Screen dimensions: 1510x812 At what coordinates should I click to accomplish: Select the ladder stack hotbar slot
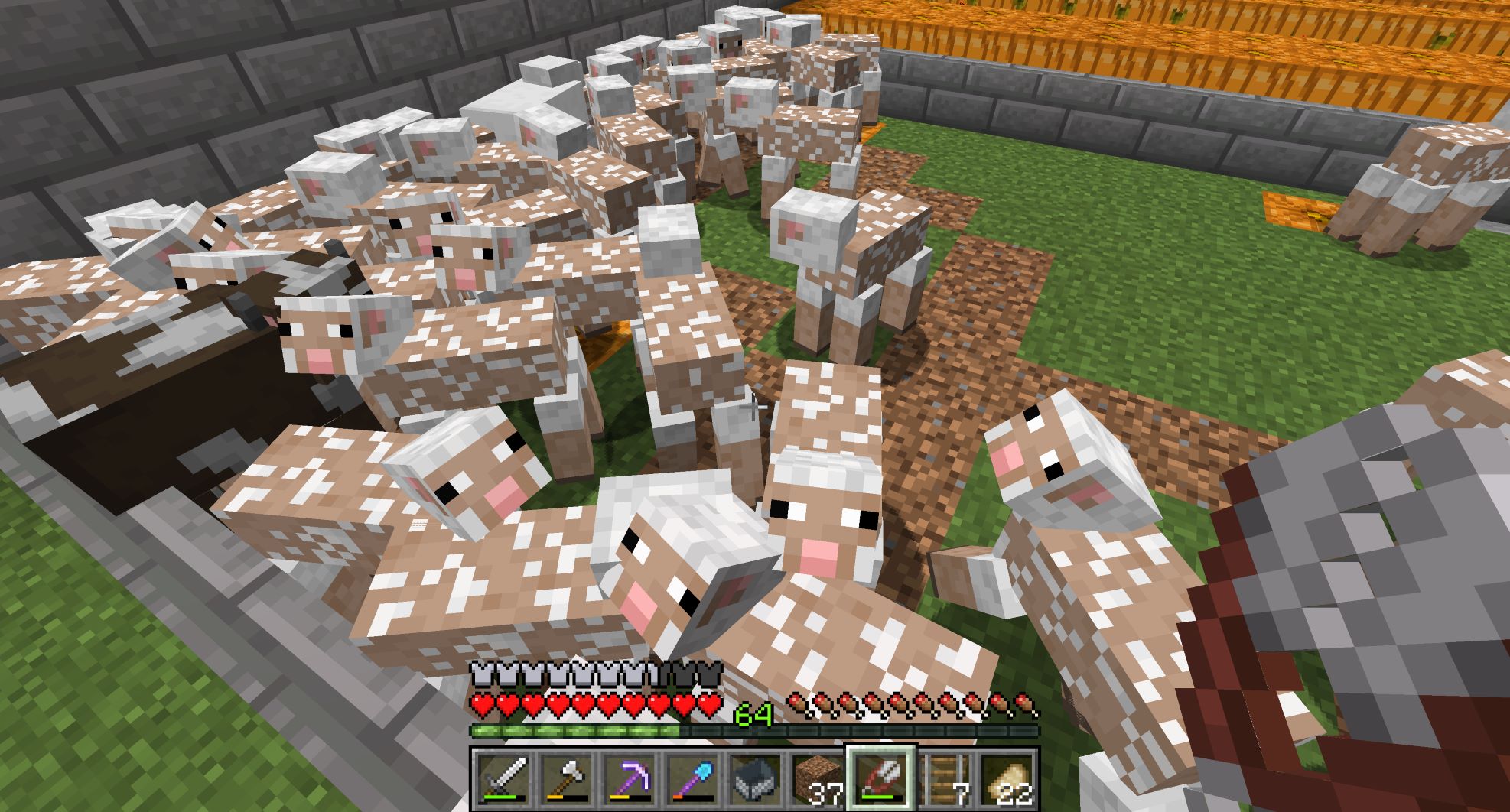pyautogui.click(x=943, y=780)
